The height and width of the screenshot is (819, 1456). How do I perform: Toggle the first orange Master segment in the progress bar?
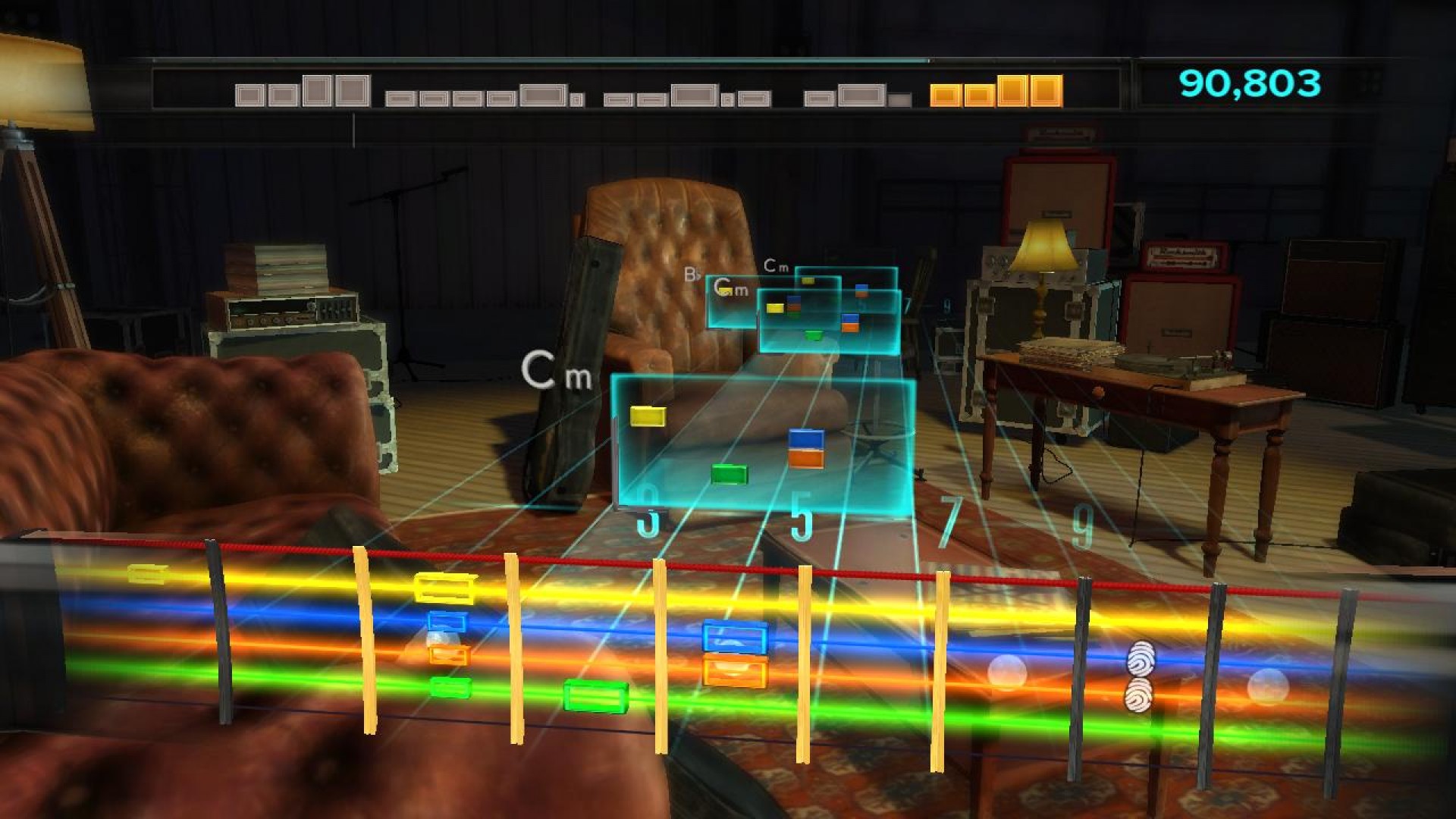click(946, 93)
